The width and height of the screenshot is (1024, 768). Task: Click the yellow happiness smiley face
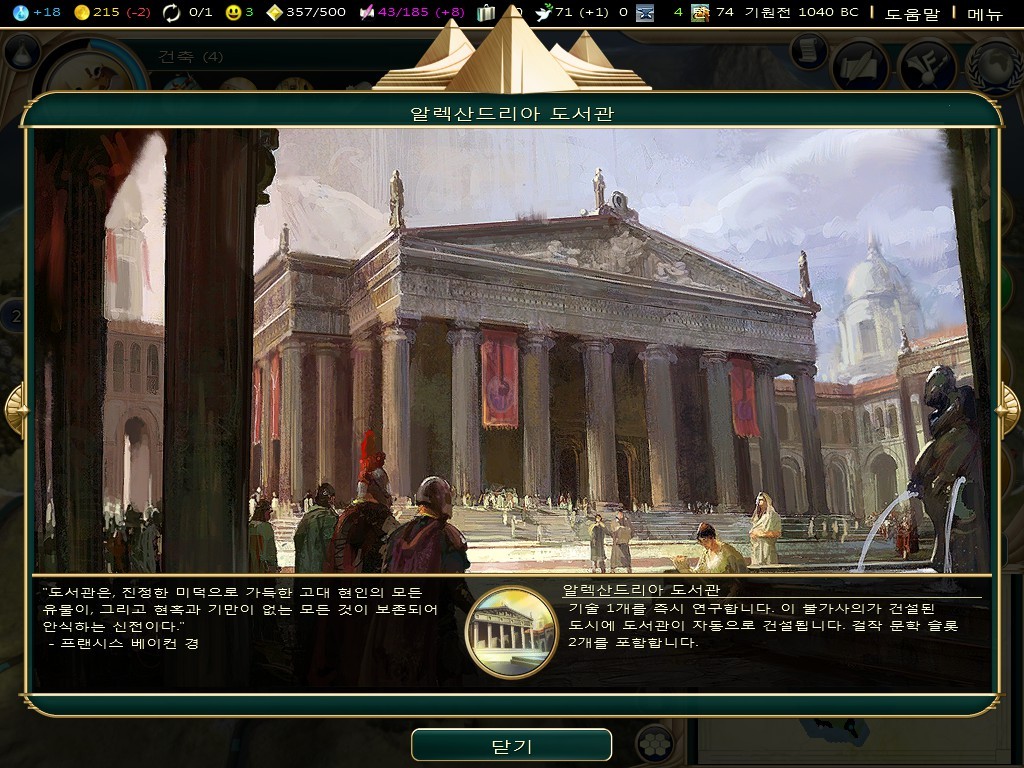[233, 12]
